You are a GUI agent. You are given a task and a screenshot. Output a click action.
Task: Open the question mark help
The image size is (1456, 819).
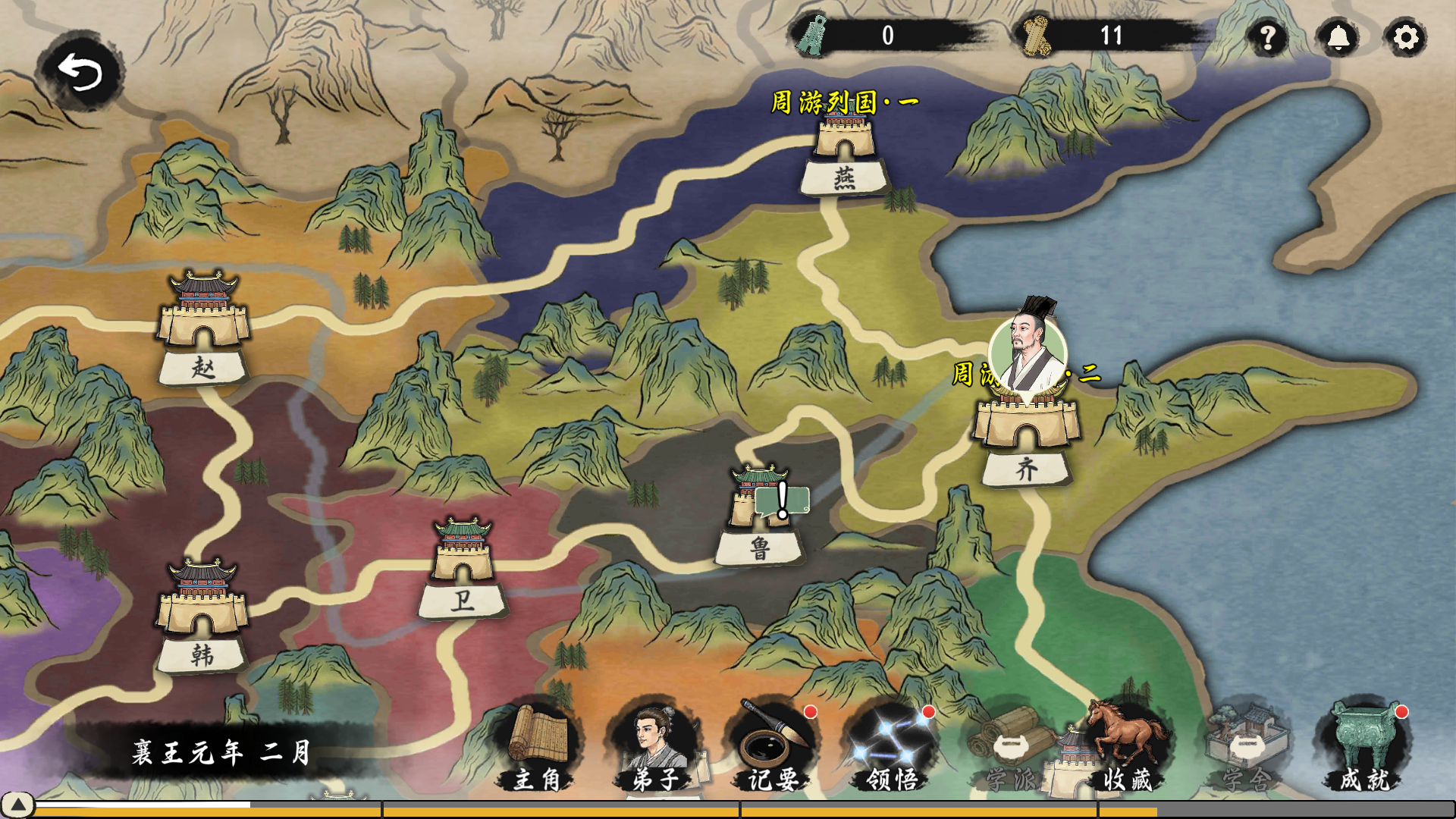coord(1268,37)
